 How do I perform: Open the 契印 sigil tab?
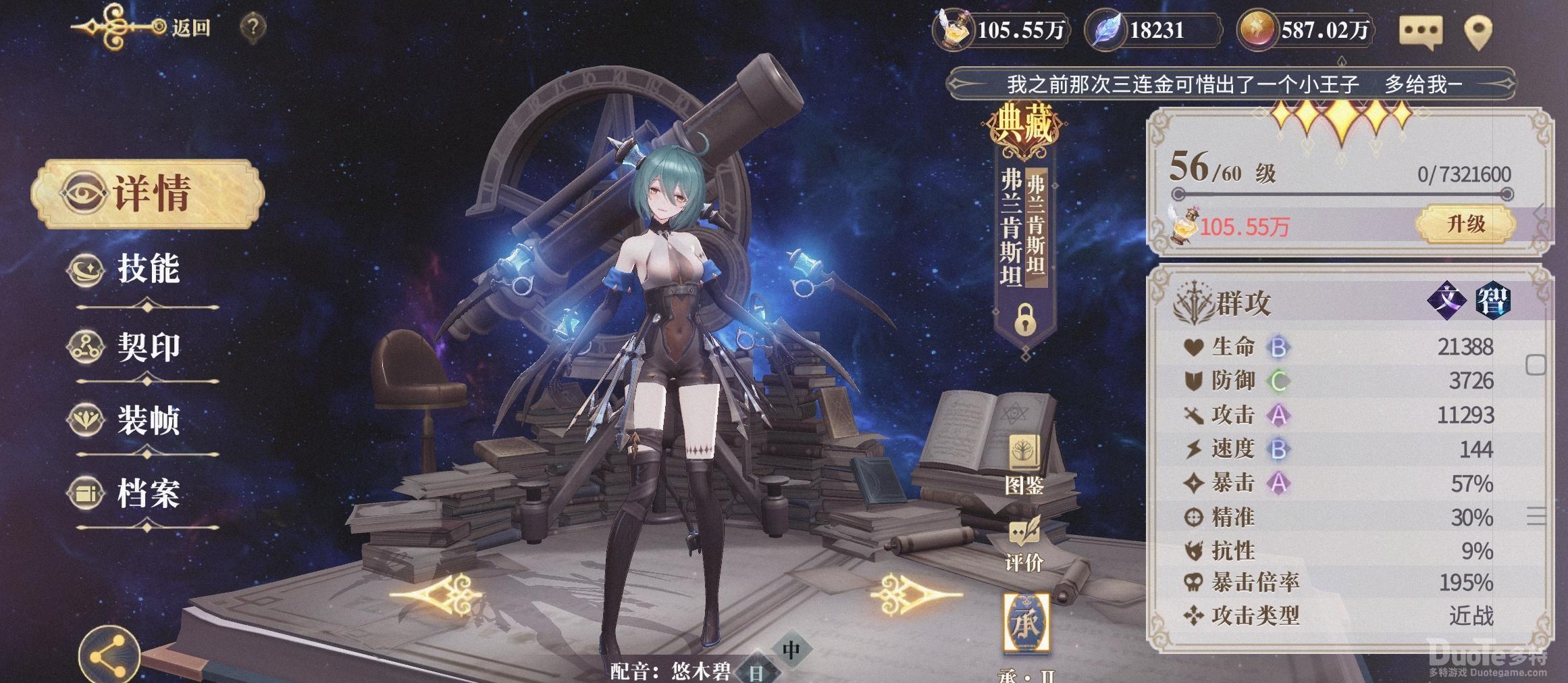pyautogui.click(x=147, y=347)
